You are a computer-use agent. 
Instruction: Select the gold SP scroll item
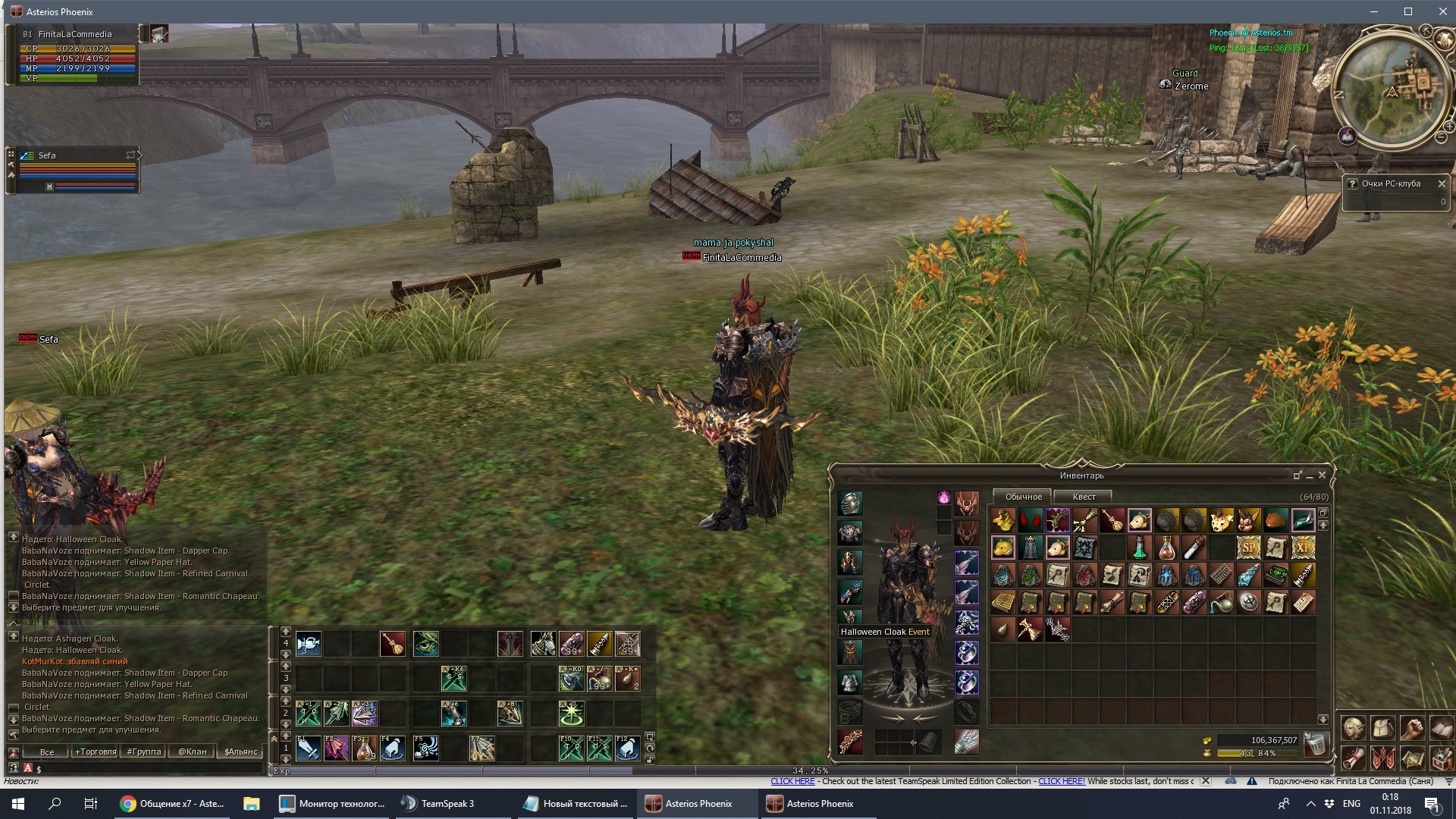coord(1248,548)
